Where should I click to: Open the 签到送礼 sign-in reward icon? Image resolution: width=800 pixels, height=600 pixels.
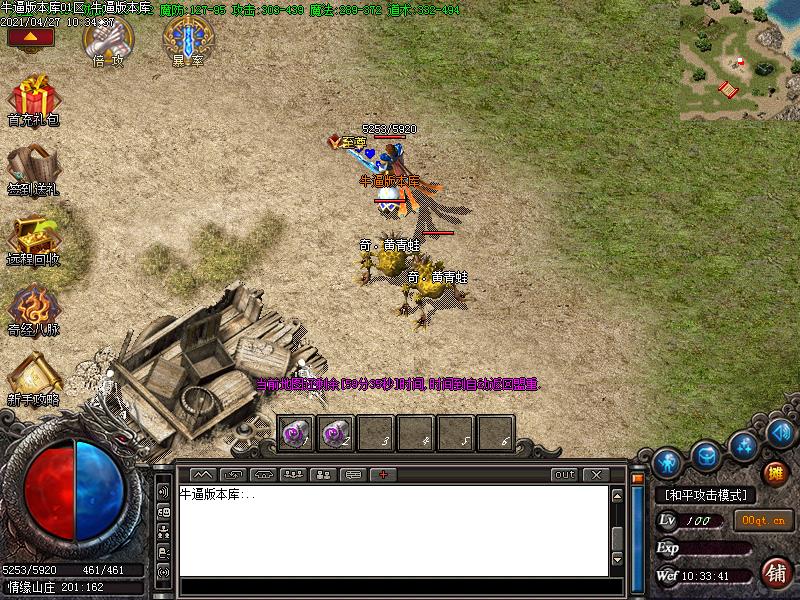click(34, 168)
